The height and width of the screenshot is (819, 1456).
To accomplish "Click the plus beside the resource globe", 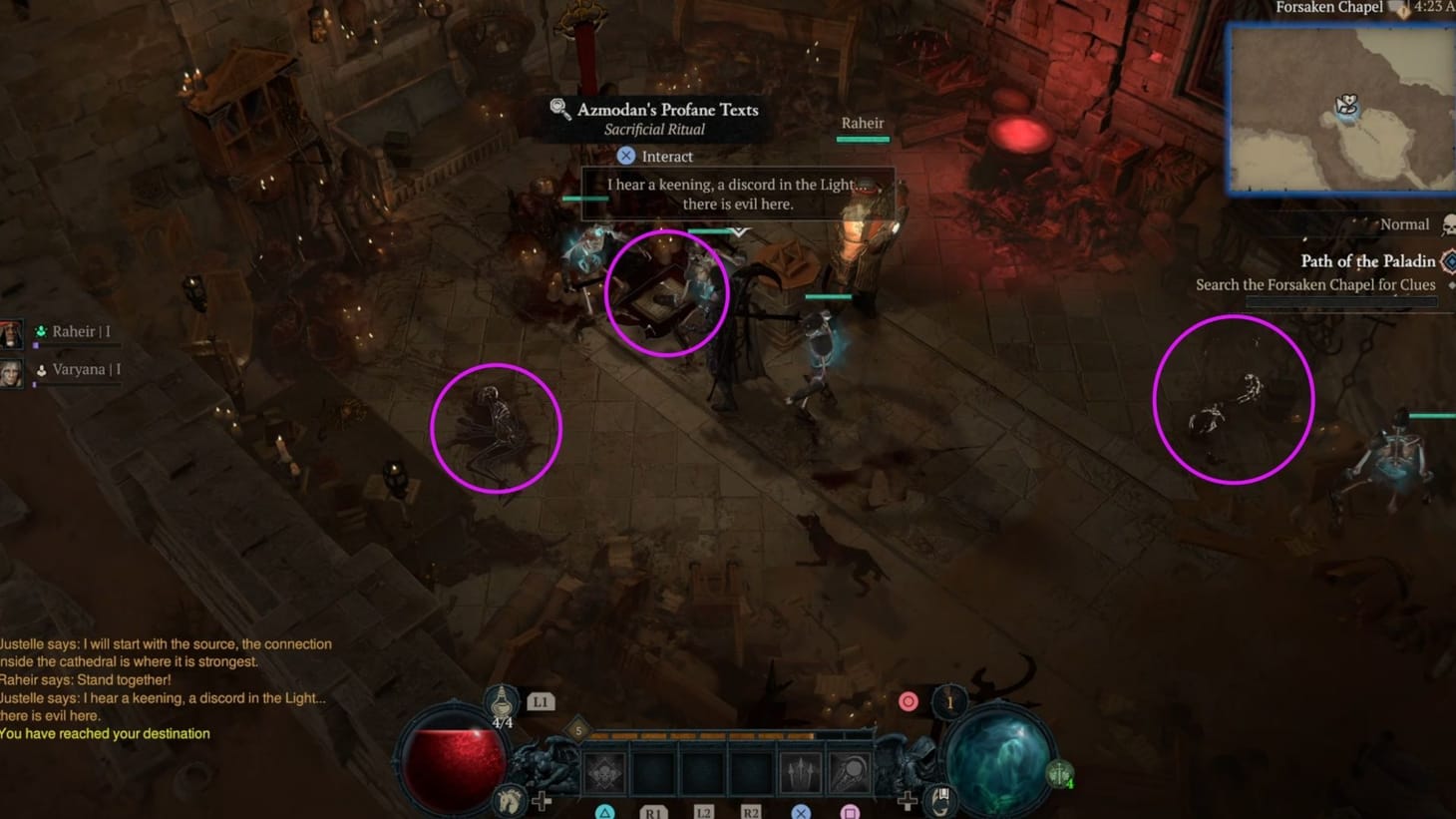I will tap(907, 800).
